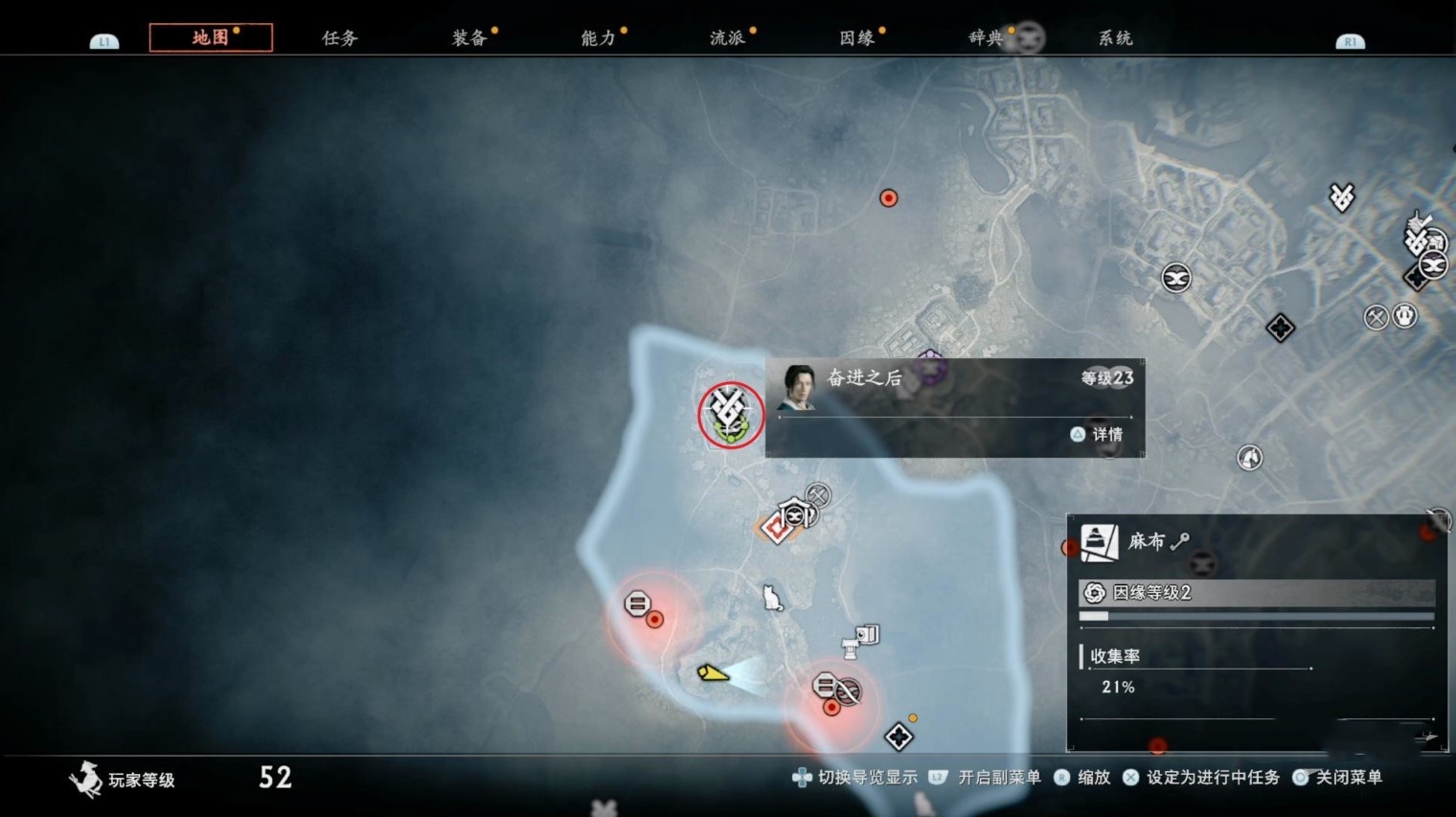
Task: Show the 辞典 tab
Action: (x=986, y=38)
